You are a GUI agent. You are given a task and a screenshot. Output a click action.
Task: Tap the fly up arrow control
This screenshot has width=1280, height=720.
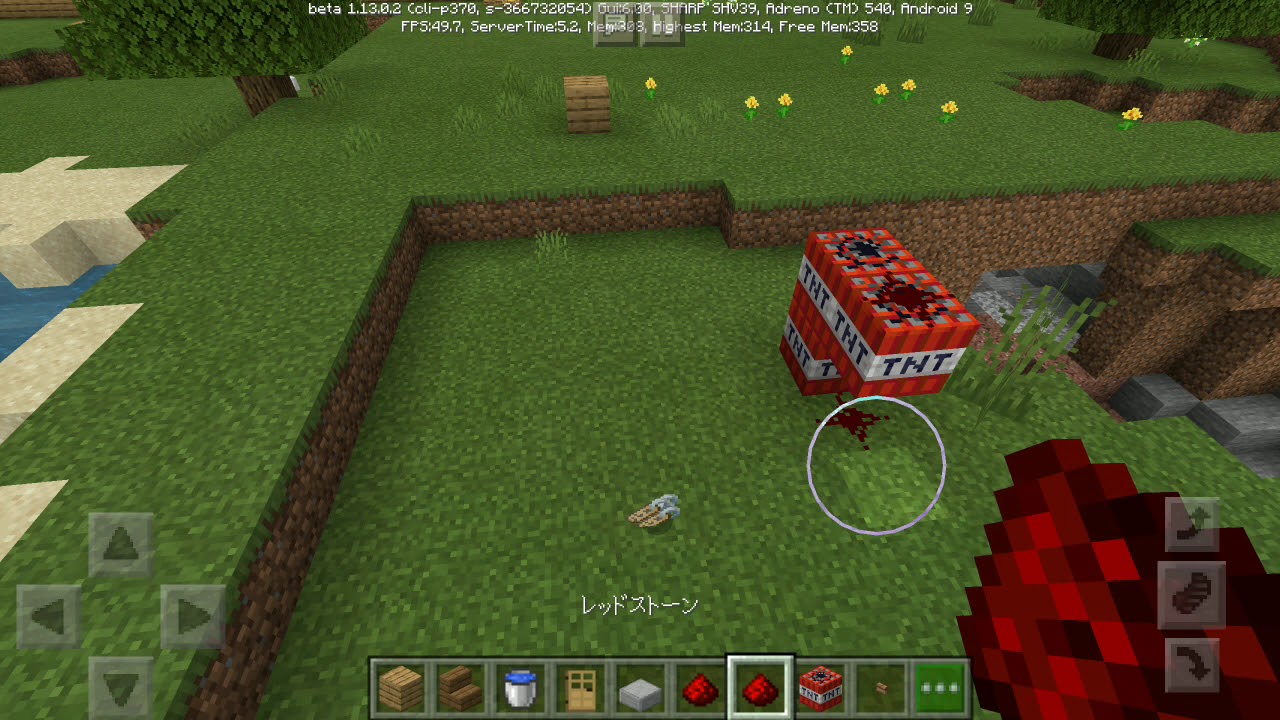pos(1192,522)
